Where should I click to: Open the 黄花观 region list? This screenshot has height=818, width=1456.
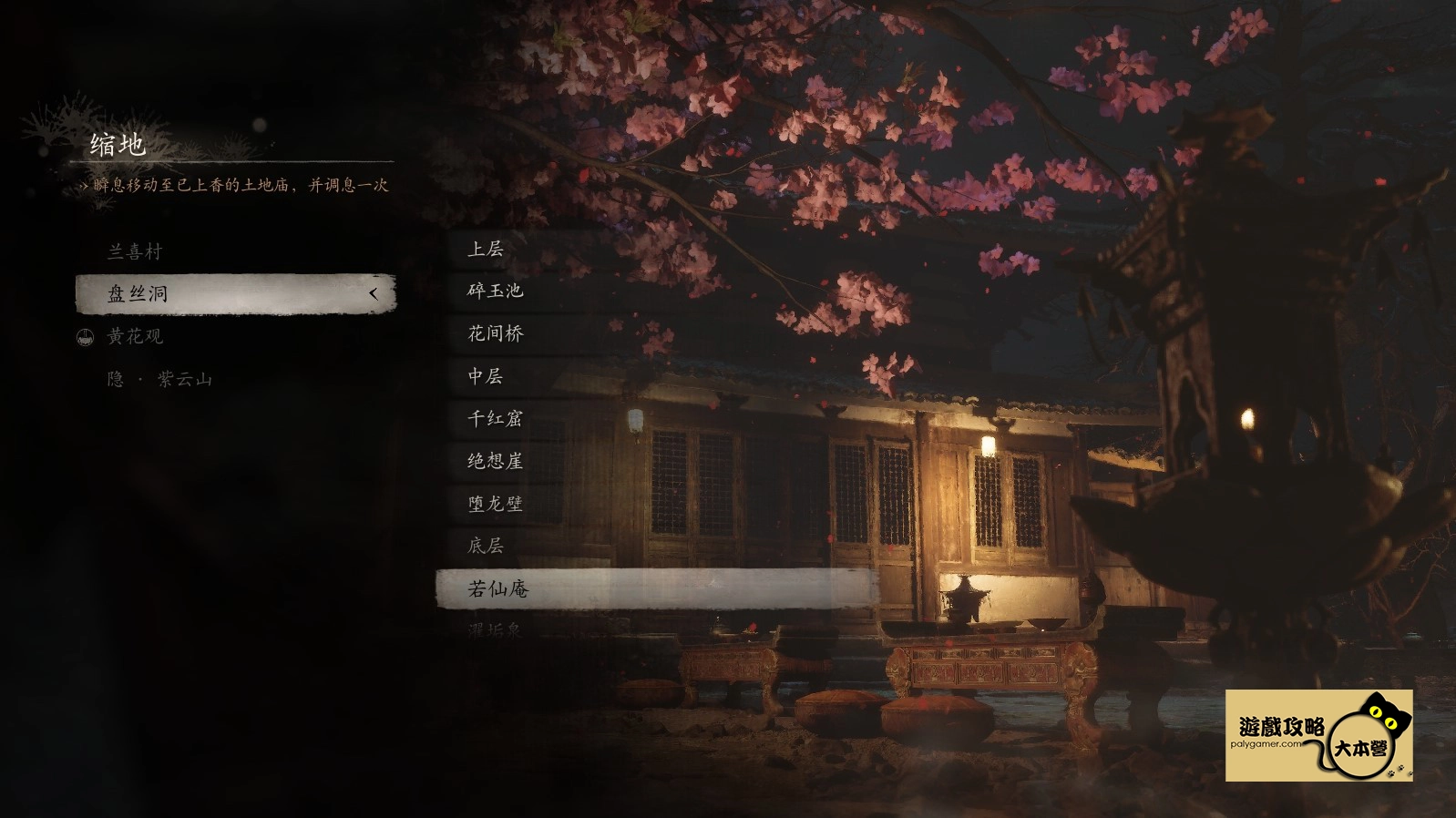click(x=135, y=336)
